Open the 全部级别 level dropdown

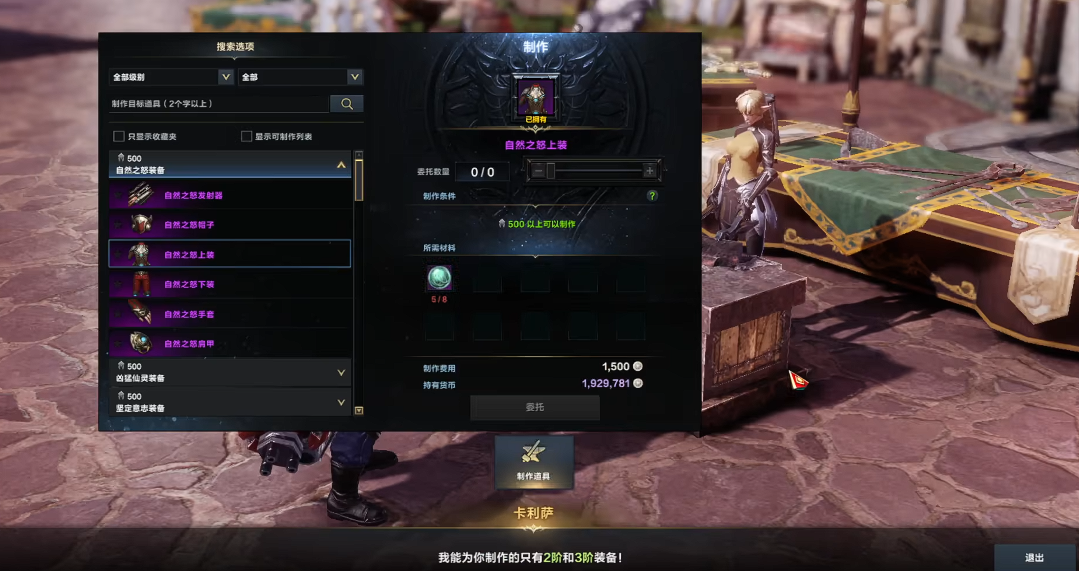pyautogui.click(x=172, y=77)
